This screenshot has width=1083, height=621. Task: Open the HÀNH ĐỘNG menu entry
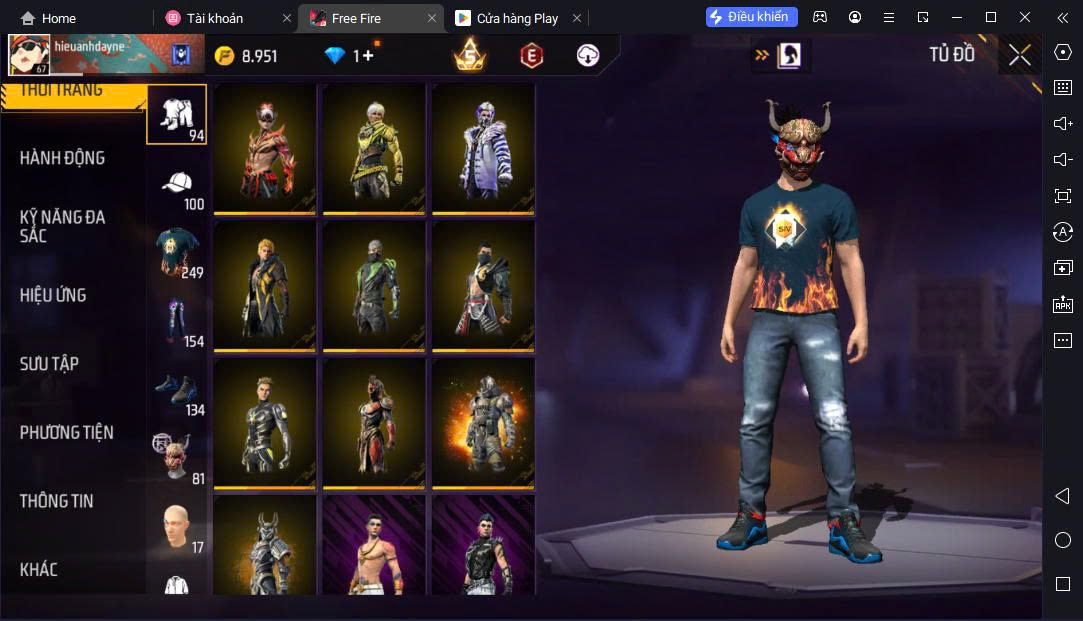[62, 158]
